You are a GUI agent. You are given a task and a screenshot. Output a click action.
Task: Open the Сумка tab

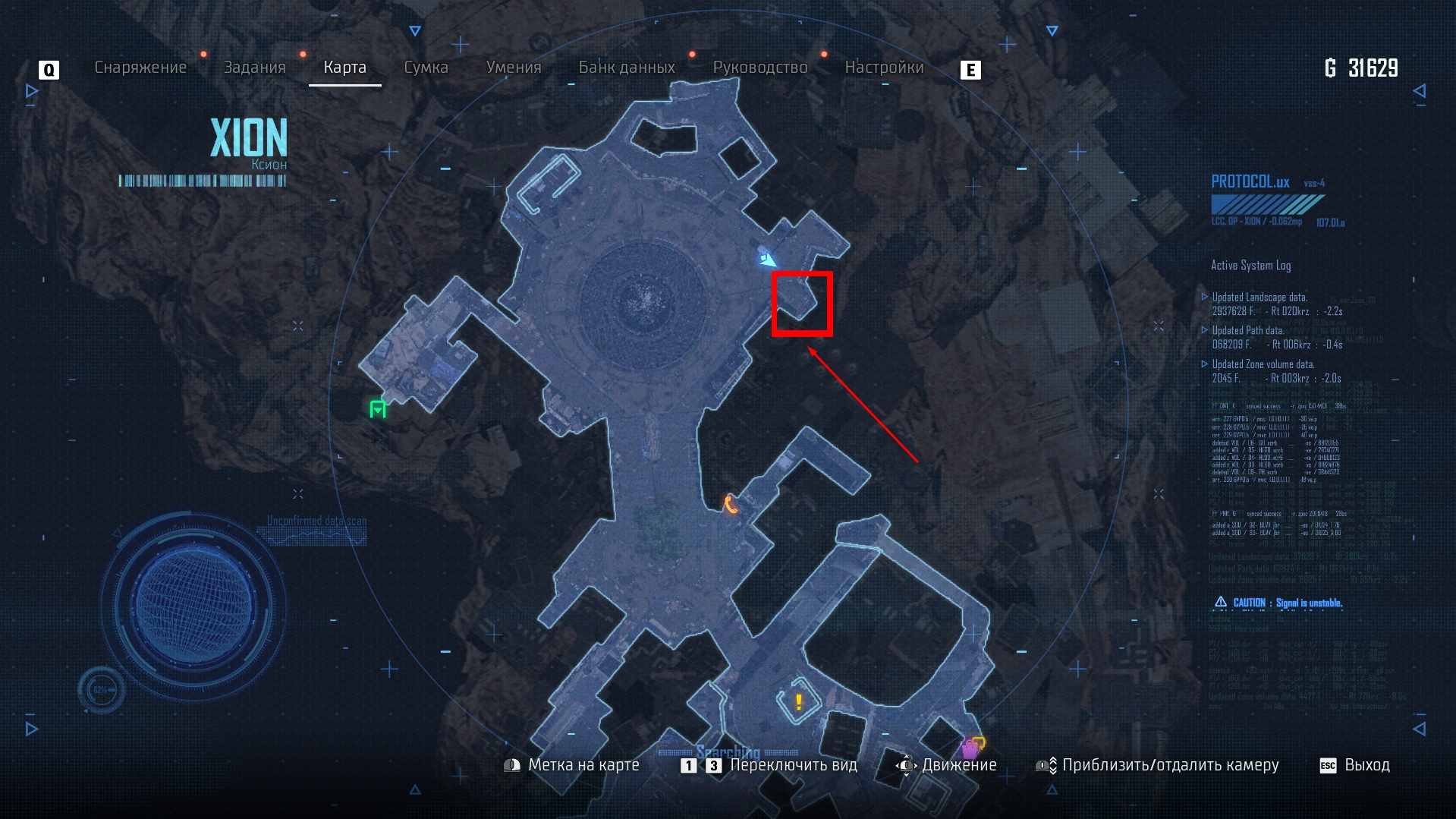click(426, 68)
